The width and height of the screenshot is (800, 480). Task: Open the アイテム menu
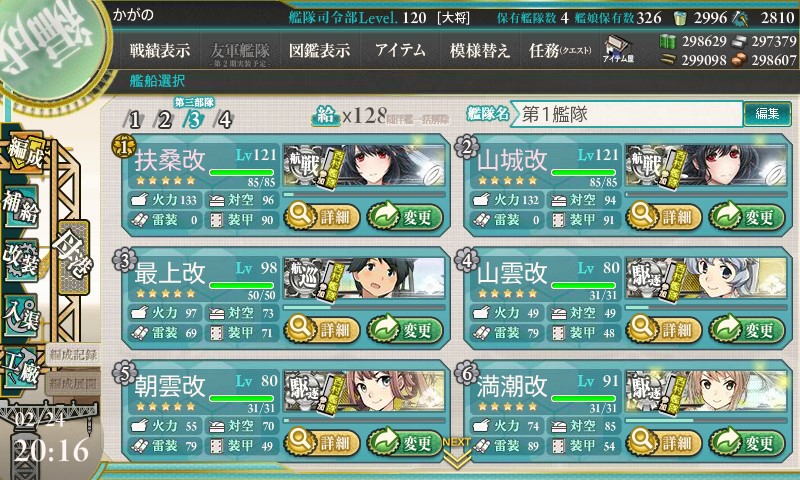400,50
